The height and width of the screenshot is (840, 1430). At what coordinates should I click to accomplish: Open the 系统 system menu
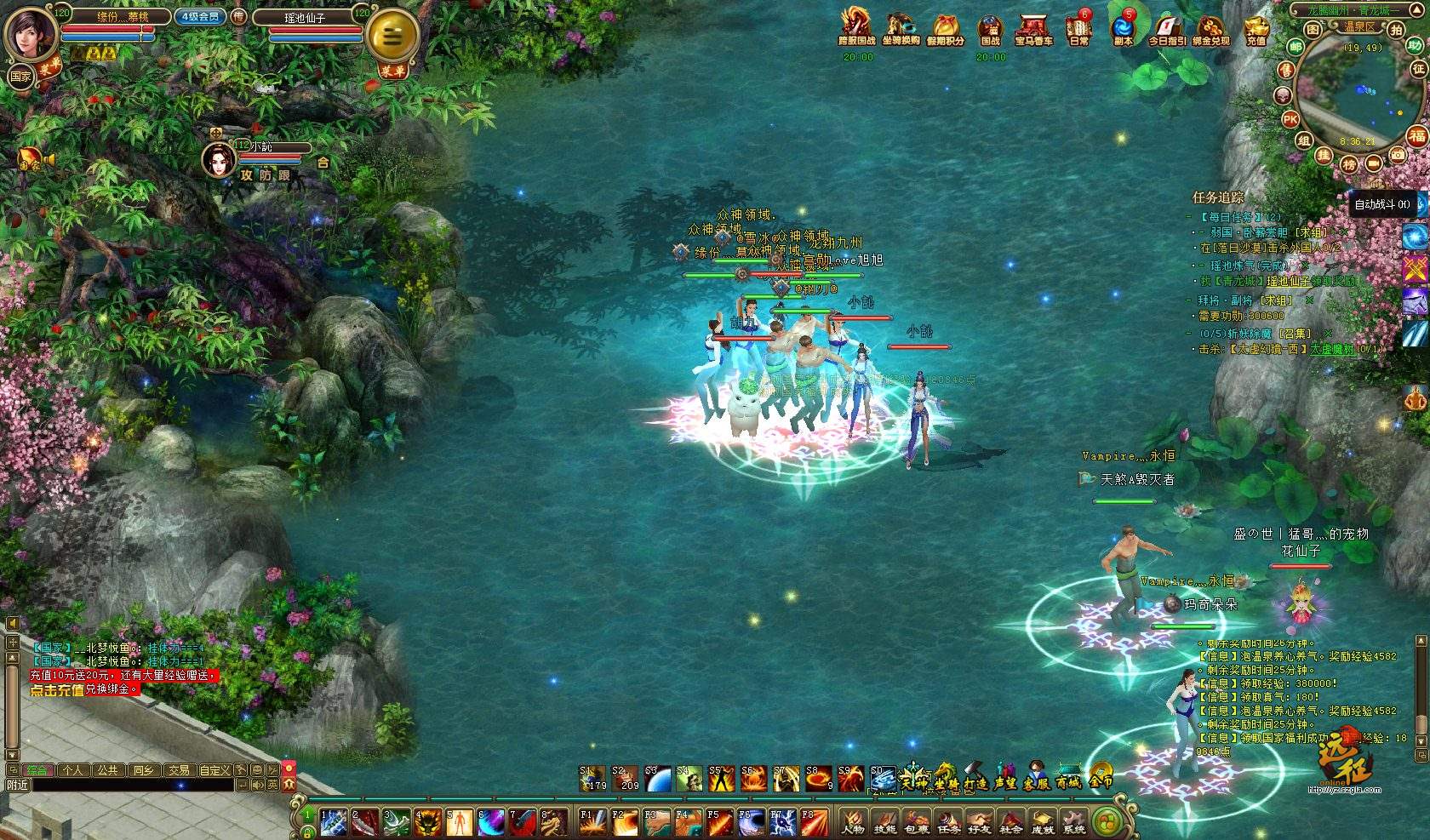[1074, 822]
